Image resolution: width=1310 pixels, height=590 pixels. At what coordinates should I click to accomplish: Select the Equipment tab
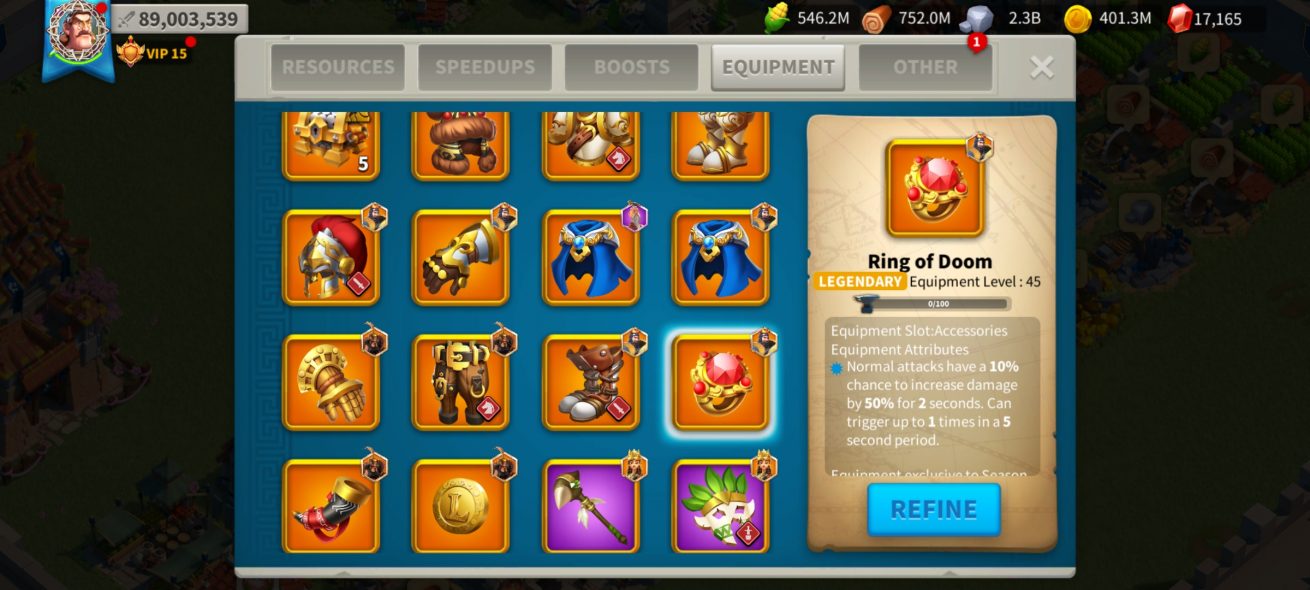(x=778, y=67)
